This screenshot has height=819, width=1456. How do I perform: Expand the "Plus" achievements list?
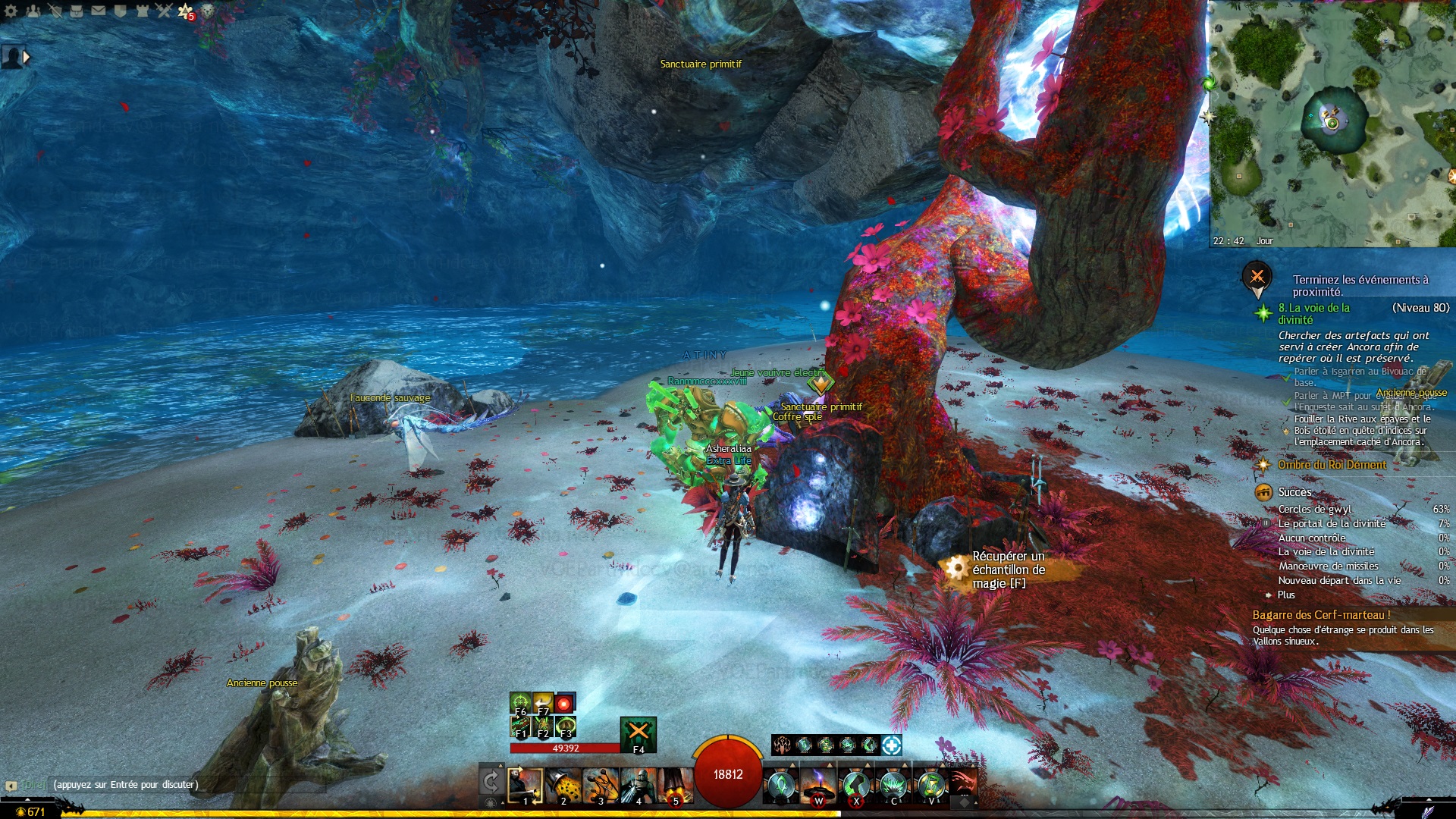(x=1286, y=595)
